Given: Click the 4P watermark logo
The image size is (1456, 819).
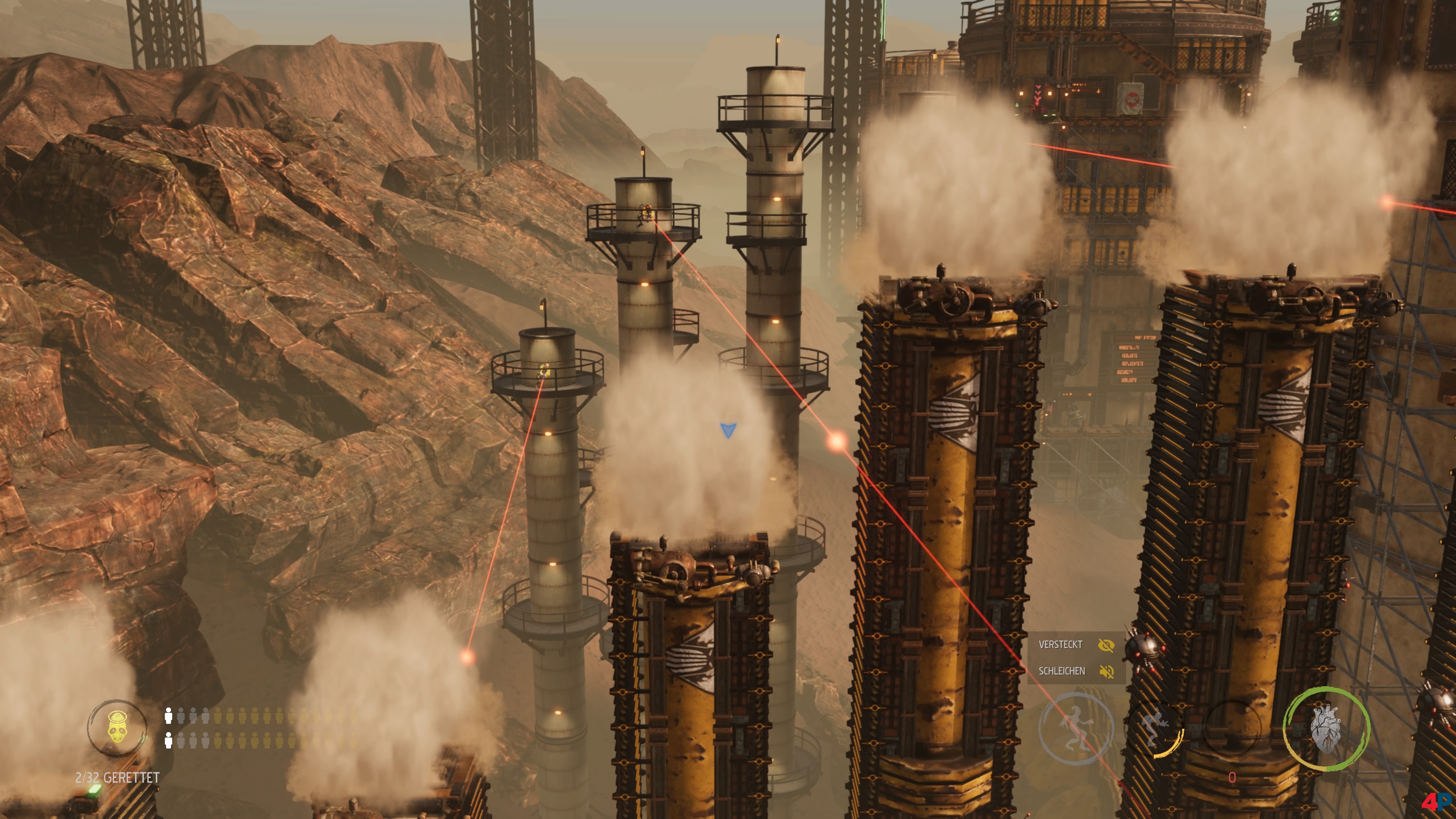Looking at the screenshot, I should (x=1436, y=802).
